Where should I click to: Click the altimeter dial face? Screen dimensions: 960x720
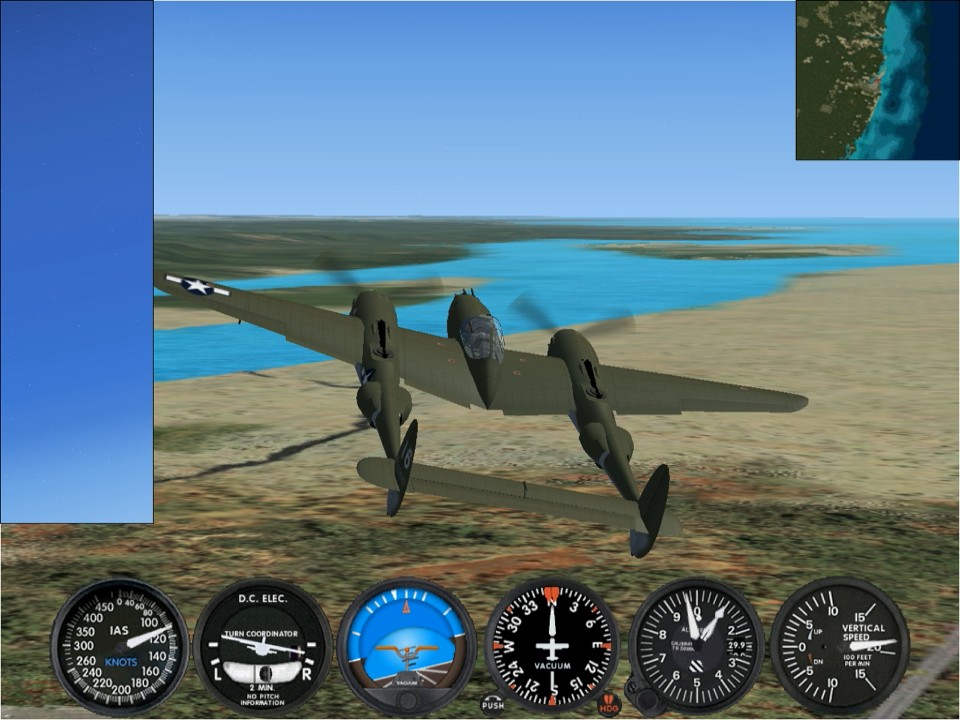(696, 645)
